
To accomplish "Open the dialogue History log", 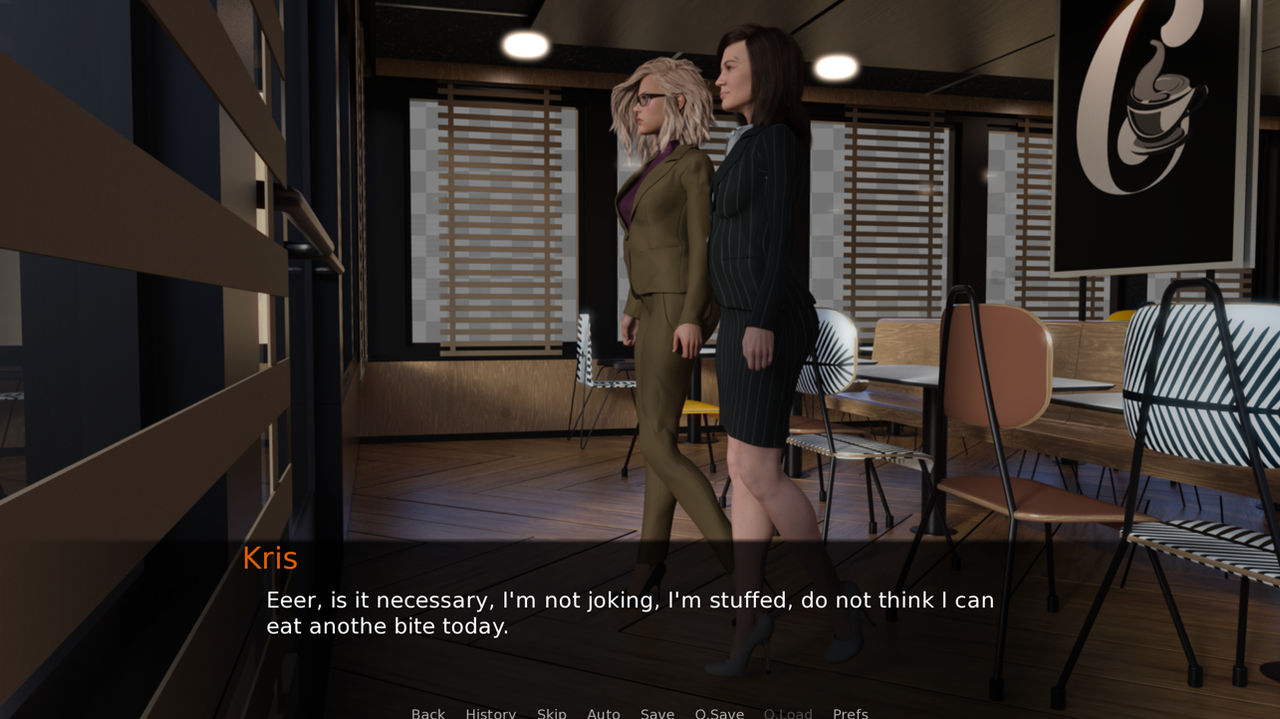I will pyautogui.click(x=490, y=713).
